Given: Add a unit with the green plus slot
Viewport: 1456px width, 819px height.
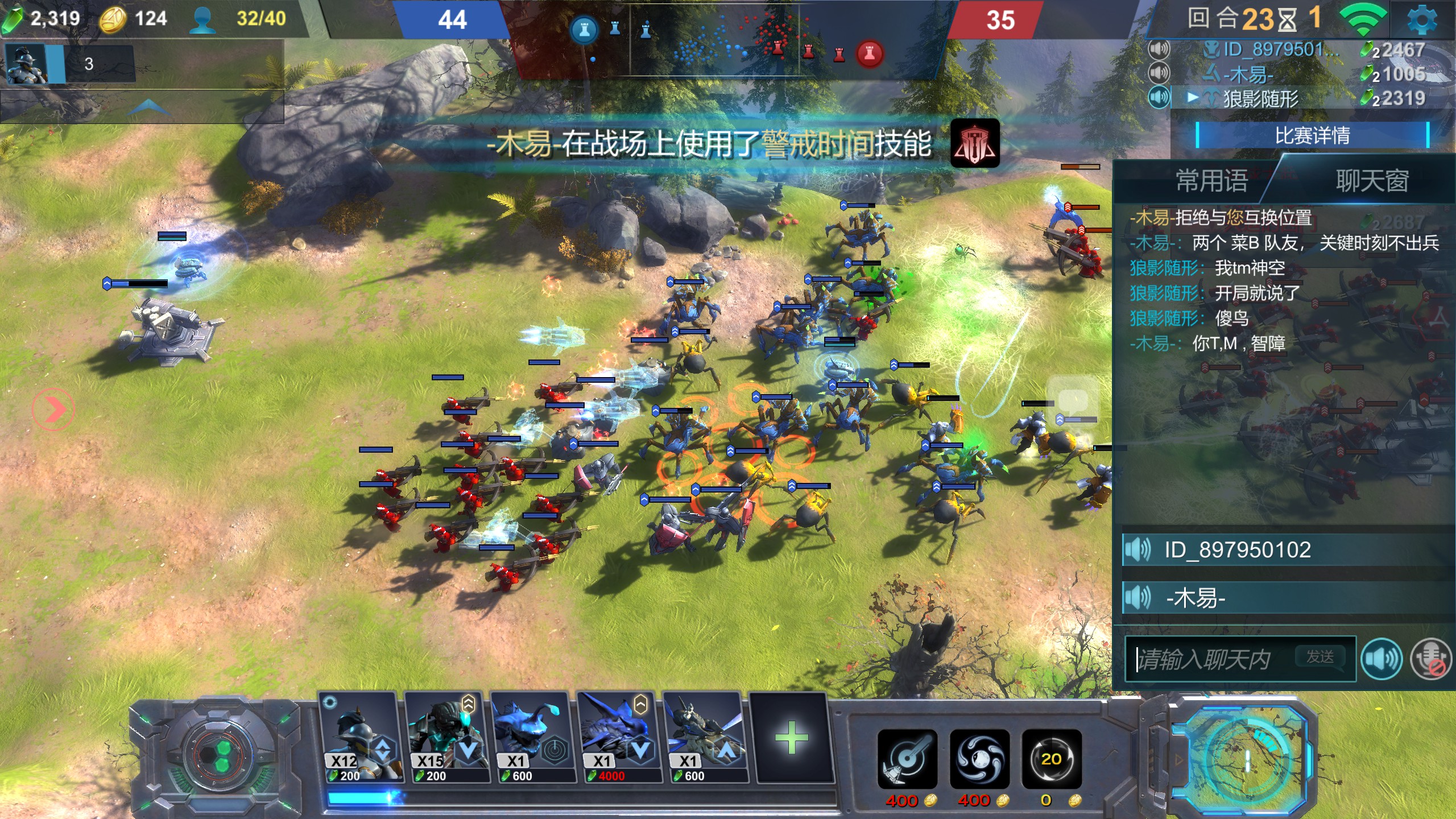Looking at the screenshot, I should (x=791, y=738).
